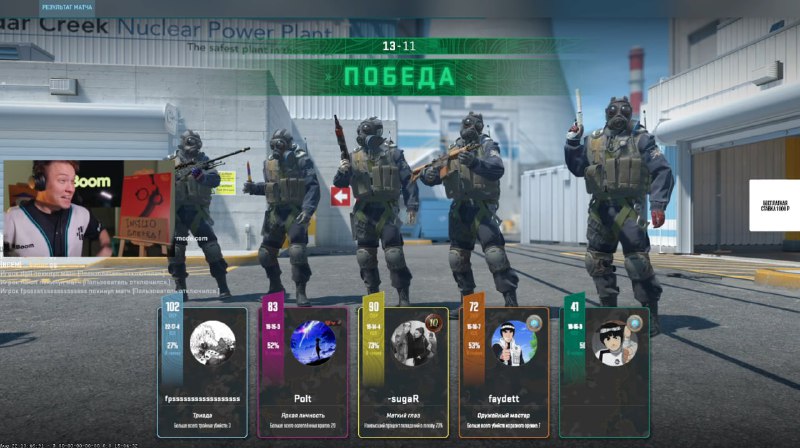800x448 pixels.
Task: Select Polt's player card
Action: pyautogui.click(x=303, y=371)
